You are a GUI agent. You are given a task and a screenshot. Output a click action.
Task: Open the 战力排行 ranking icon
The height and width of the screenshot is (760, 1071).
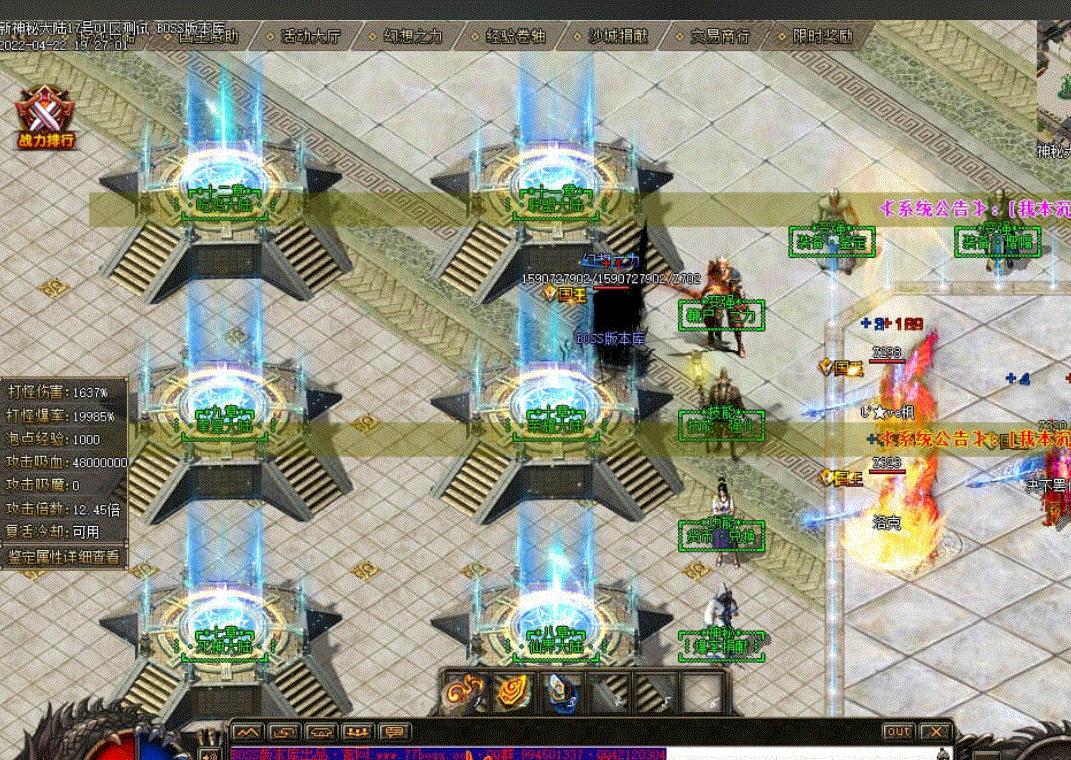click(x=46, y=117)
